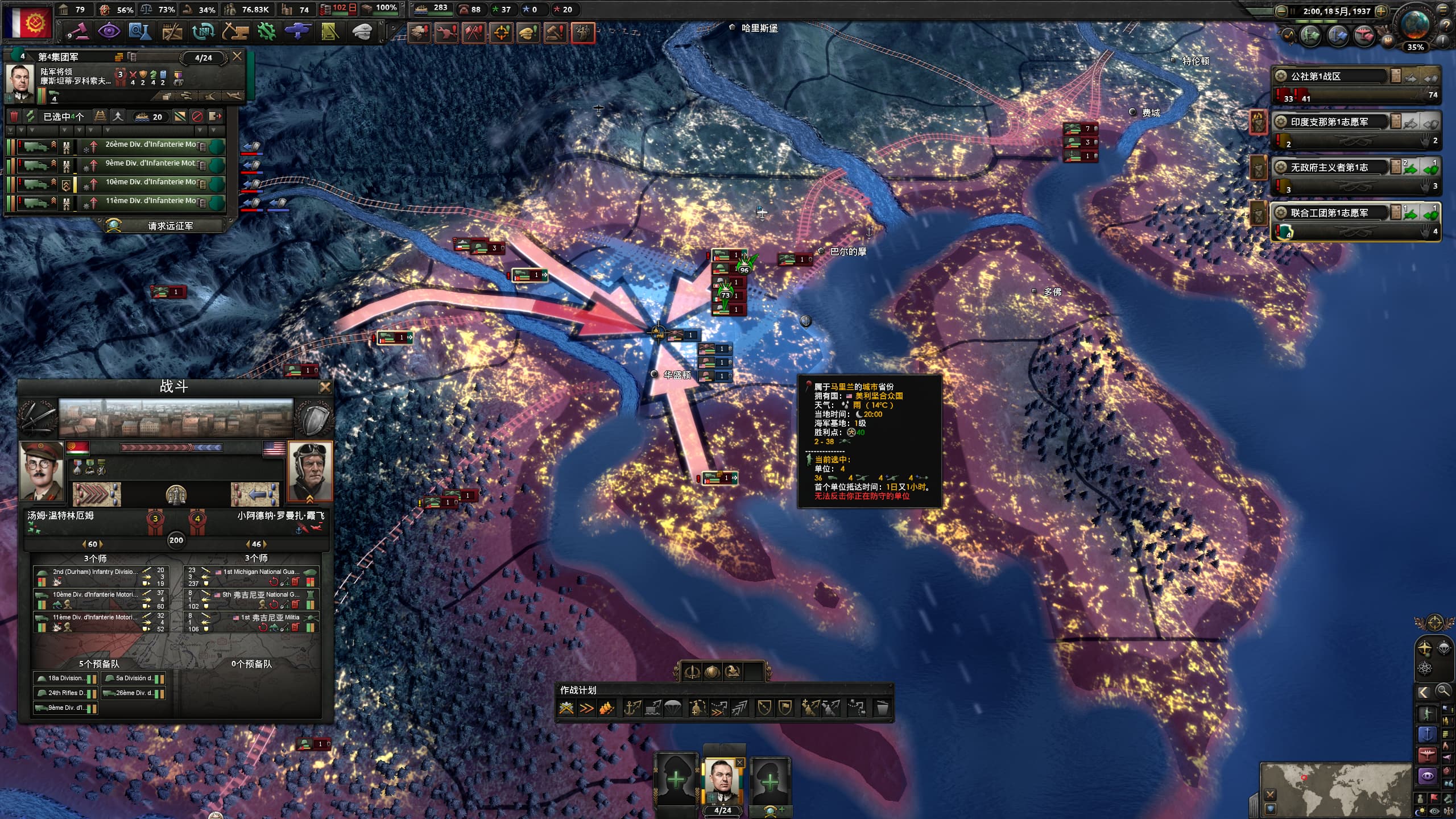
Task: Open the research flask menu
Action: pos(139,31)
